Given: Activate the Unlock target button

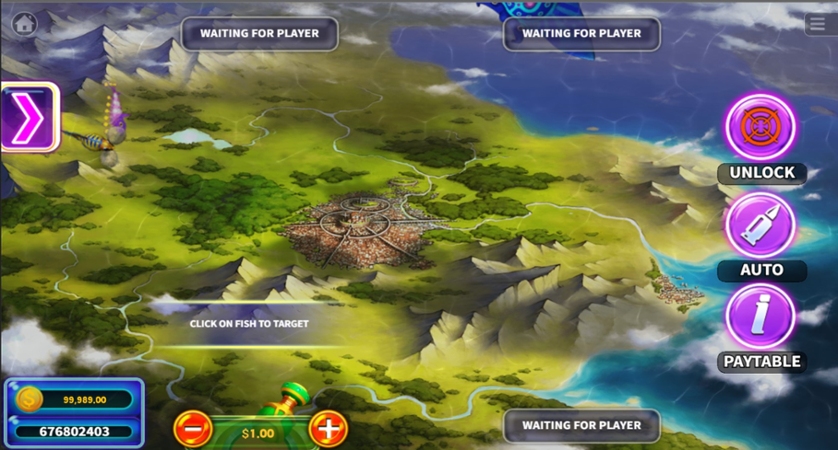Looking at the screenshot, I should click(x=761, y=128).
